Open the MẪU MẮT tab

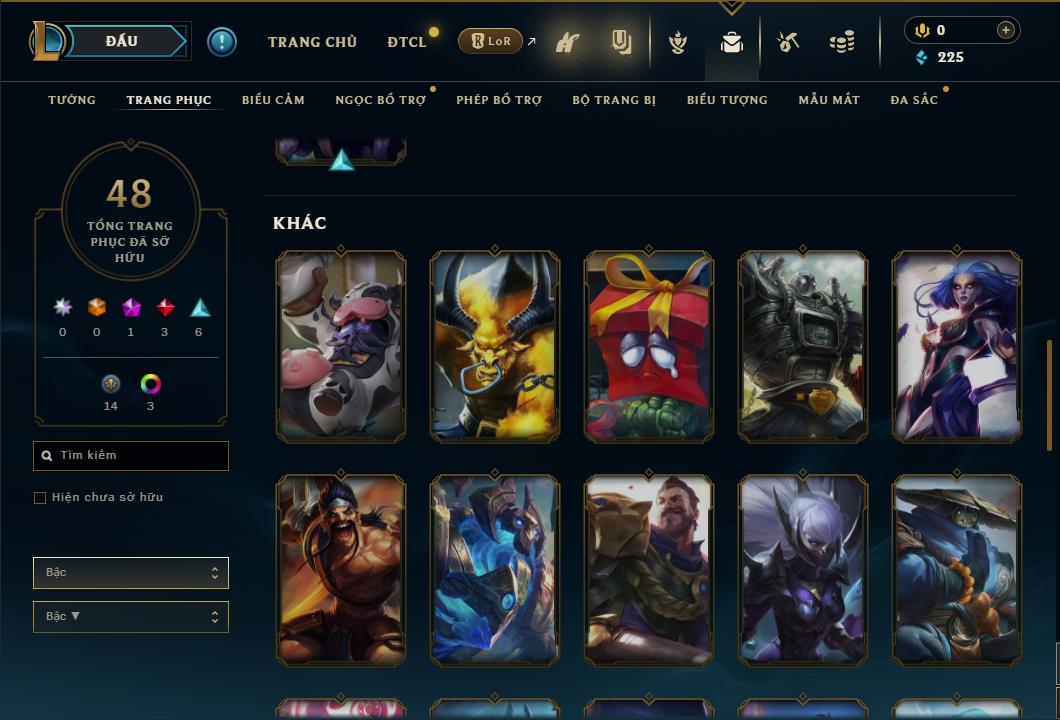click(x=829, y=100)
